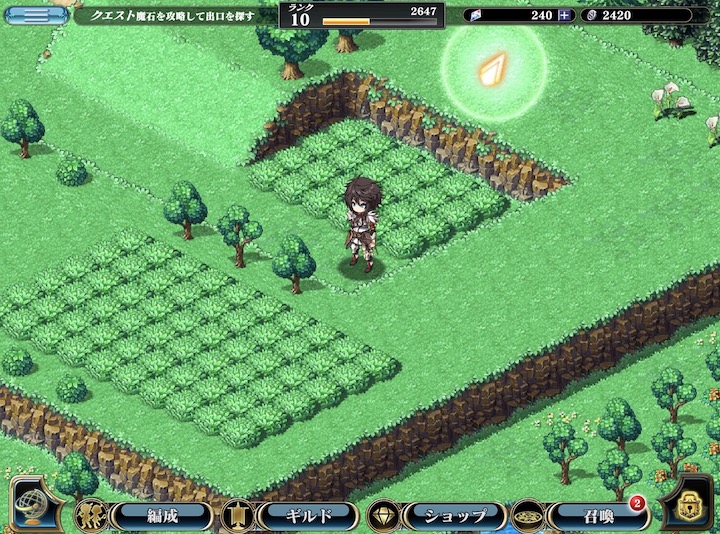This screenshot has width=720, height=534.
Task: Click the golden padlock icon
Action: 691,504
